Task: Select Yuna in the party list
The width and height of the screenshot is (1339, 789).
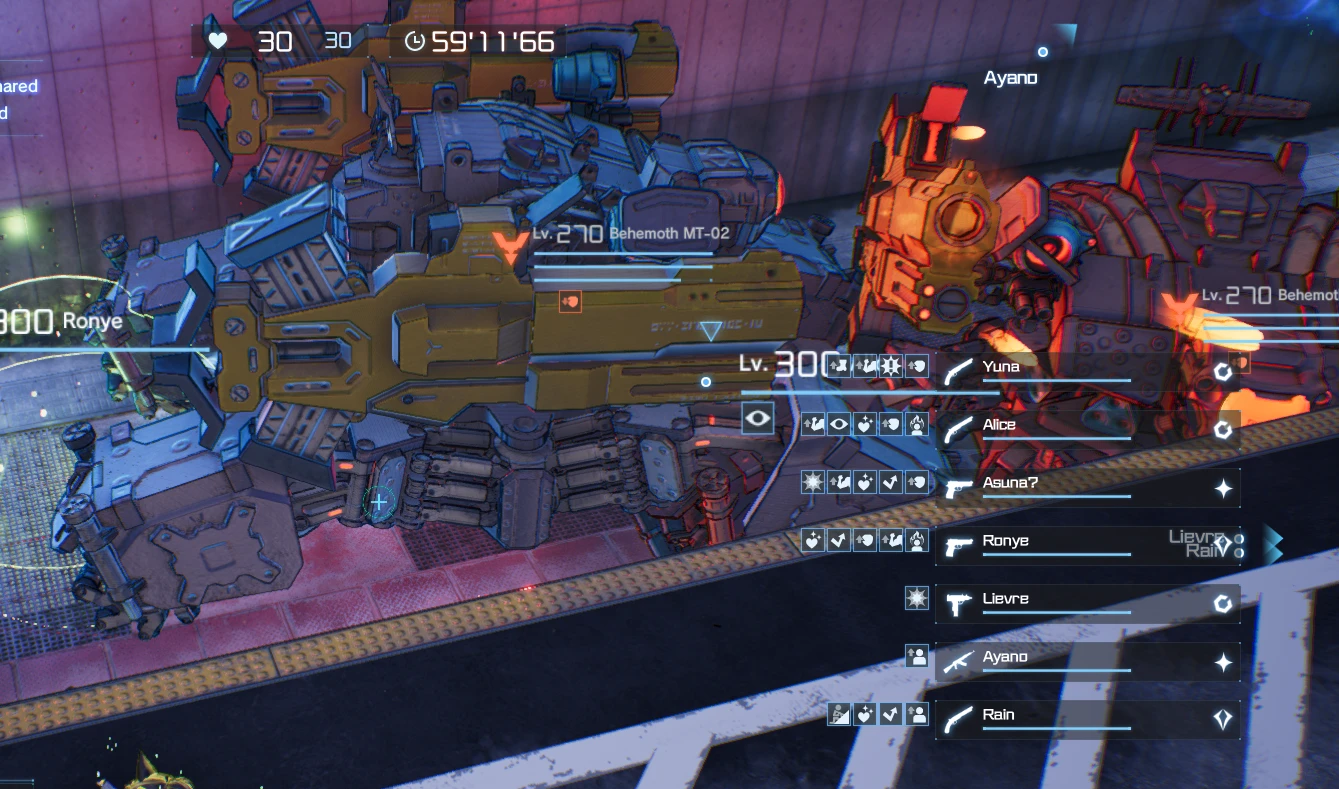Action: [x=1086, y=372]
